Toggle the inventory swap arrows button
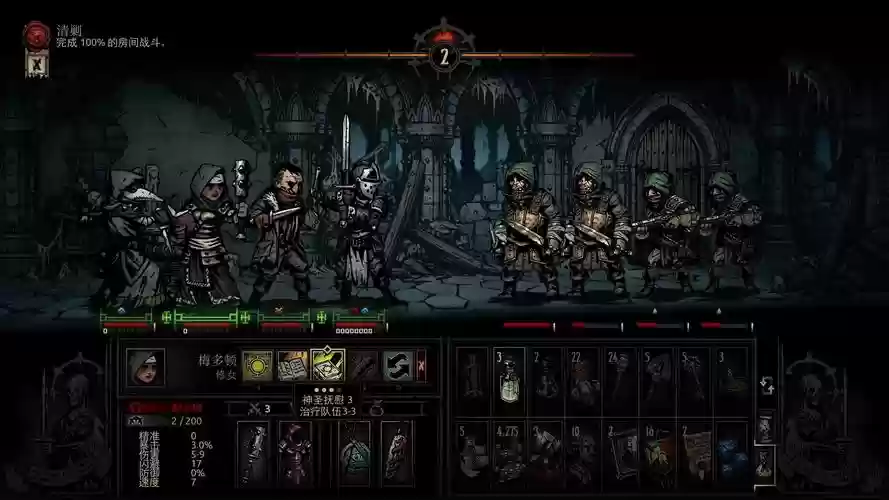Viewport: 889px width, 500px height. click(x=765, y=386)
